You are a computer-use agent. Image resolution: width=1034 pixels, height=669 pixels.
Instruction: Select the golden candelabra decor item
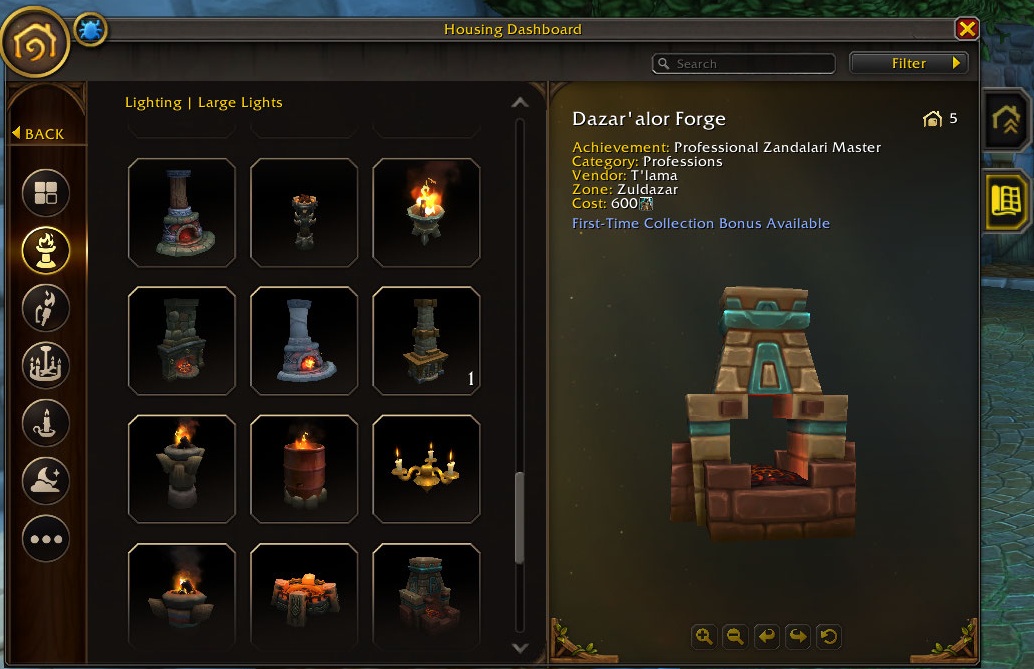426,468
